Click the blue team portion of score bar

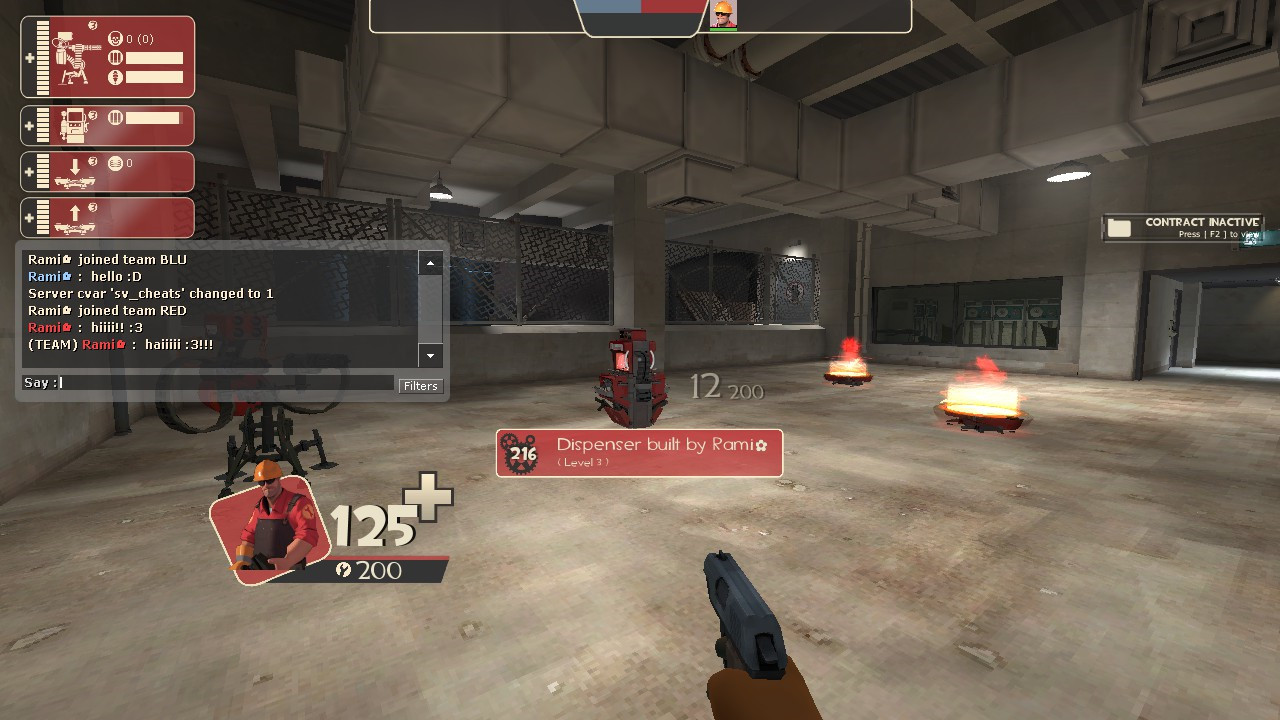610,5
